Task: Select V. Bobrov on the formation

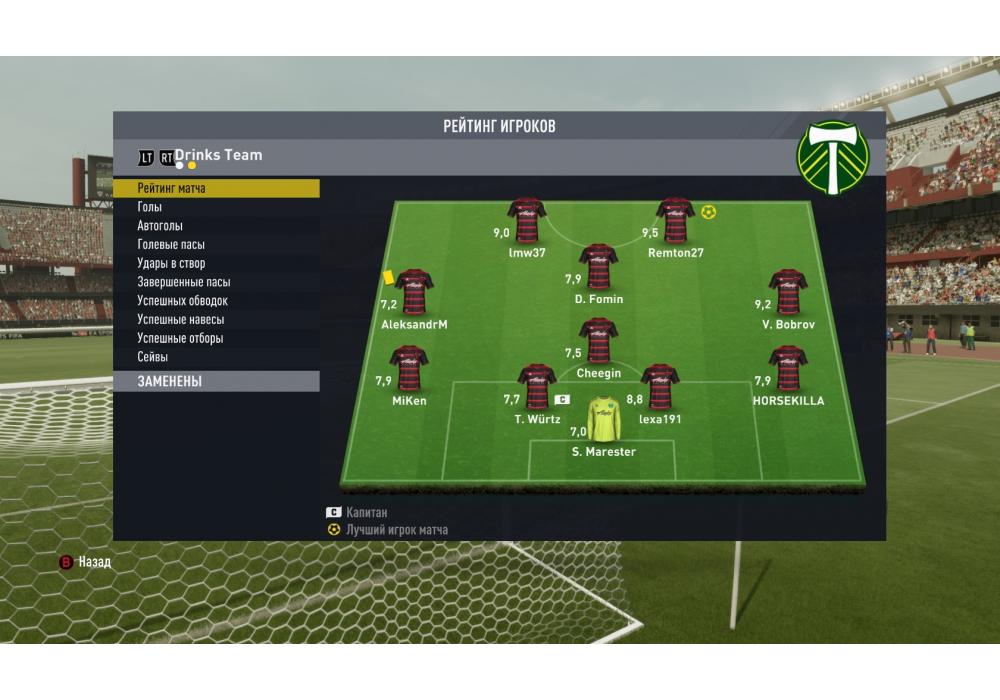Action: click(x=787, y=291)
